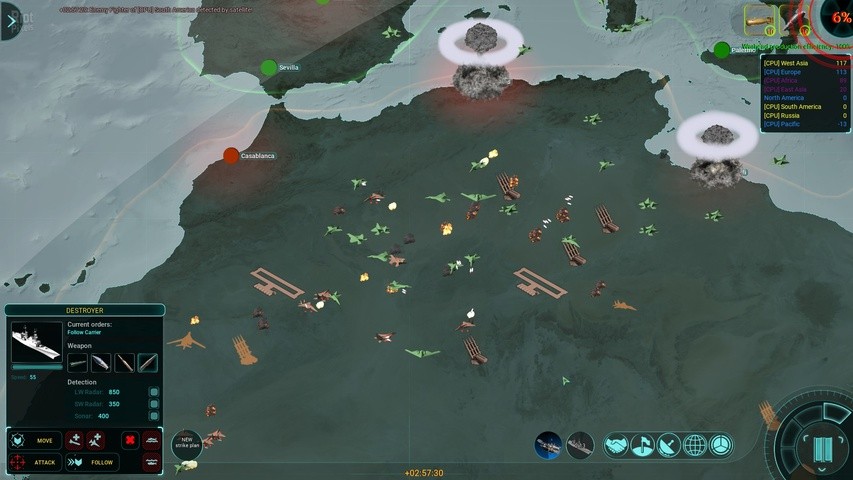This screenshot has width=853, height=480.
Task: Expand the side panel arrow at top-left
Action: [11, 20]
